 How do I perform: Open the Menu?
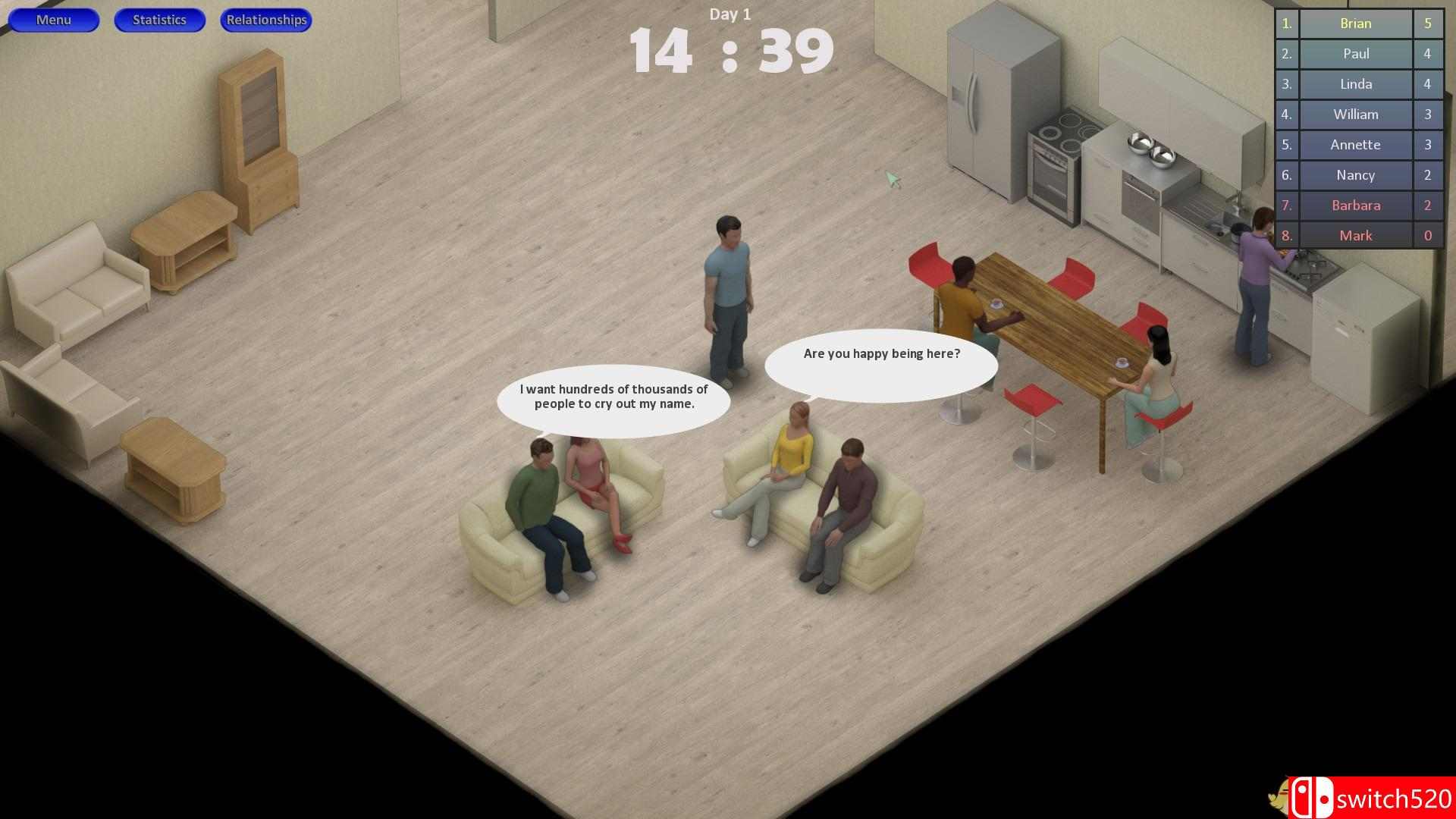(x=53, y=20)
